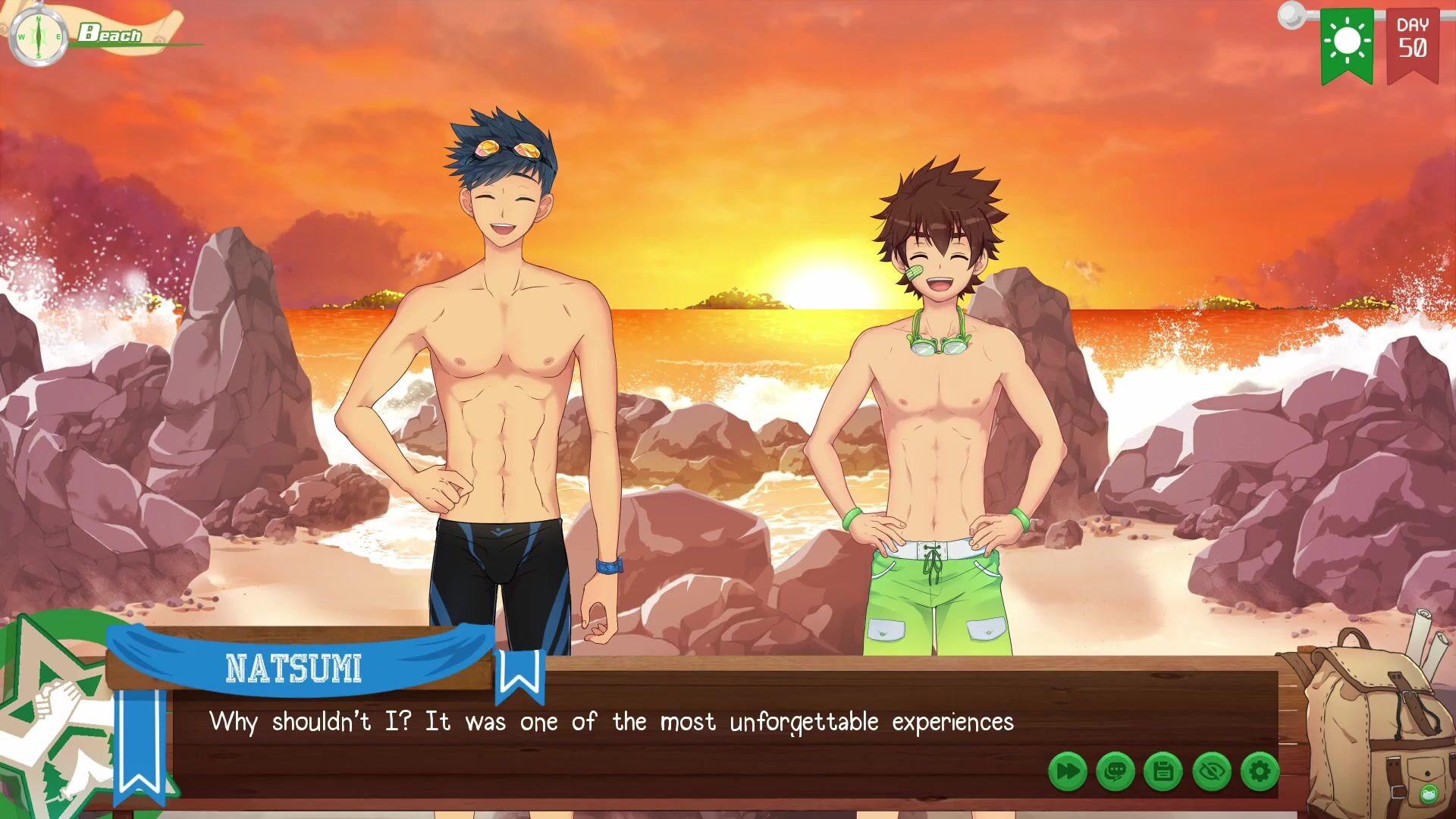1456x819 pixels.
Task: Advance Natsumi's dialogue text
Action: click(x=610, y=722)
